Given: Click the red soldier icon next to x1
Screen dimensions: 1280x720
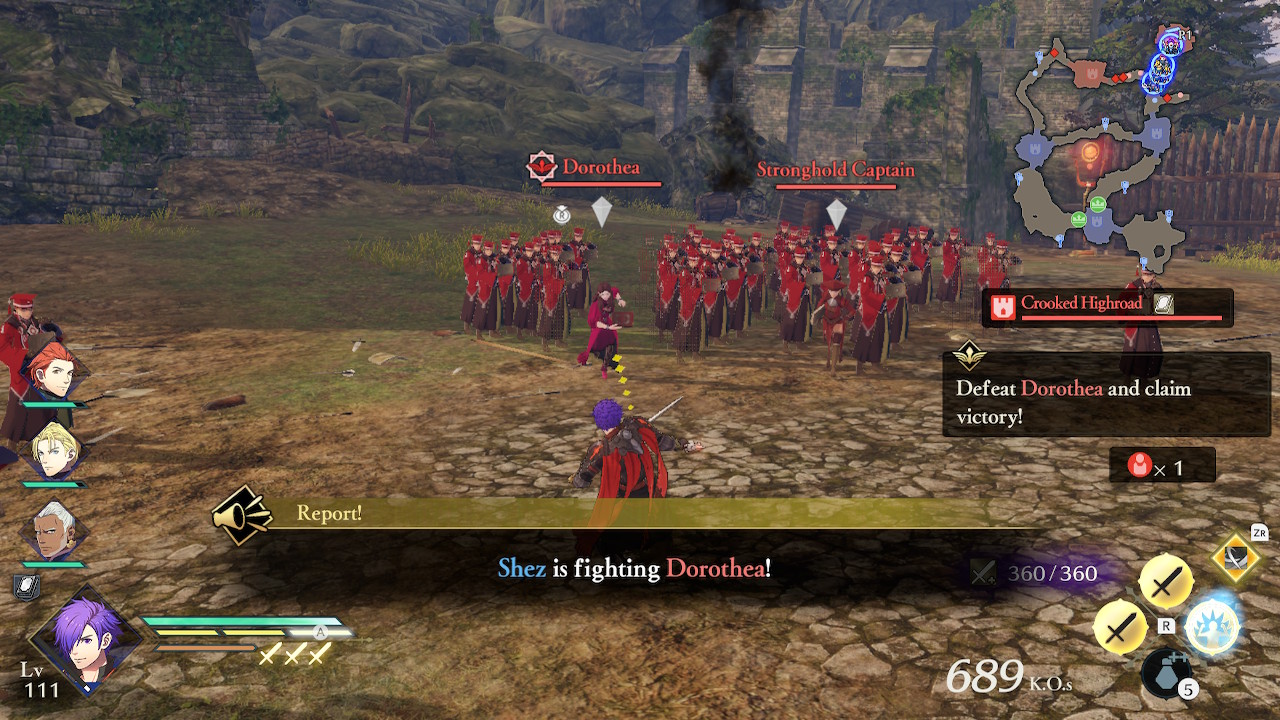Looking at the screenshot, I should pyautogui.click(x=1142, y=464).
